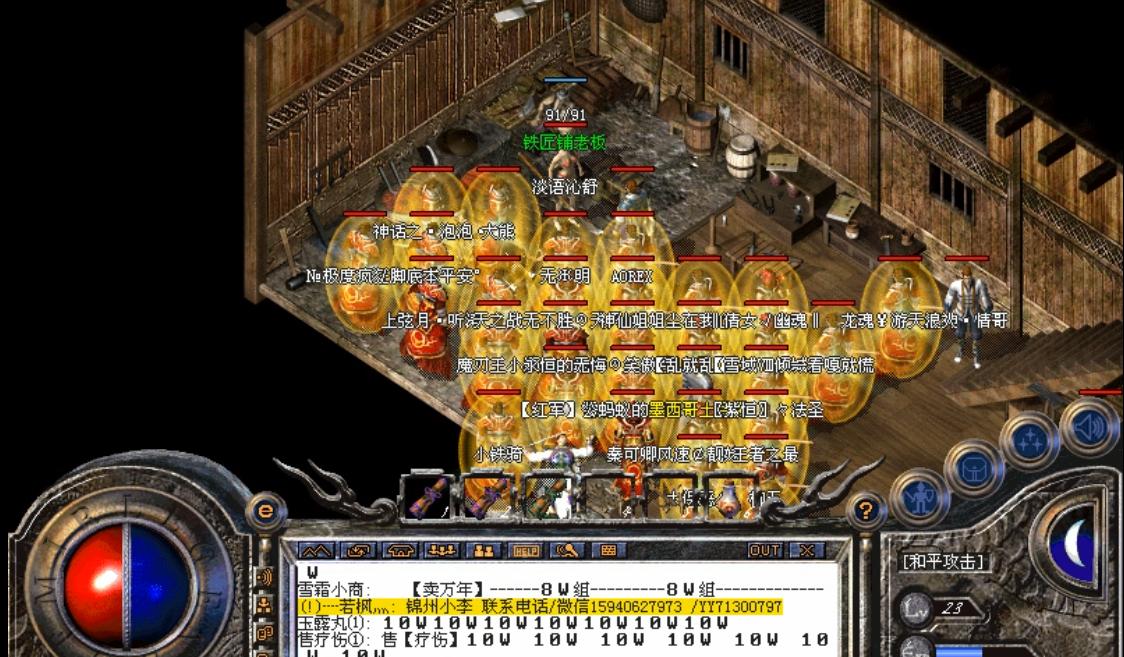The image size is (1124, 657).
Task: Open the character status round button
Action: tap(919, 495)
